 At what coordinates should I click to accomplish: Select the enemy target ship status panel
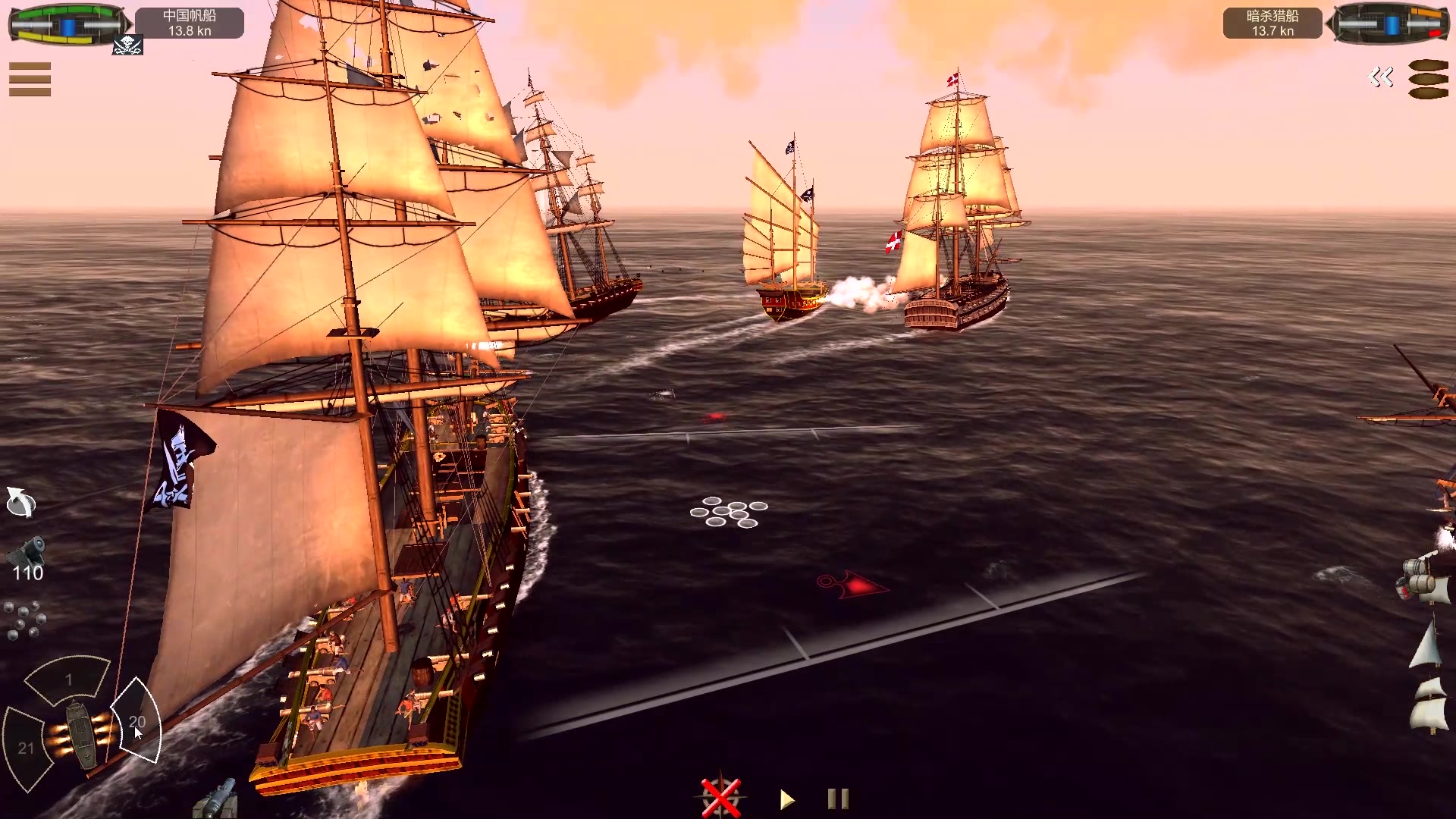coord(1389,24)
